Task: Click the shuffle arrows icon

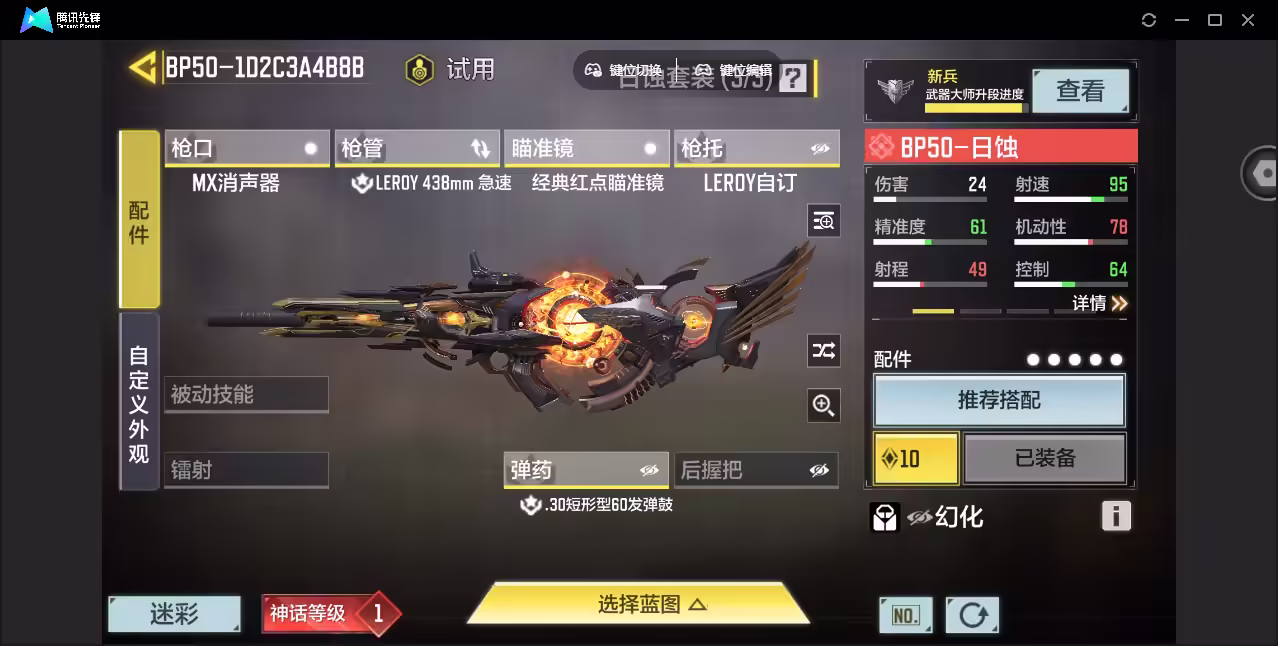Action: 823,350
